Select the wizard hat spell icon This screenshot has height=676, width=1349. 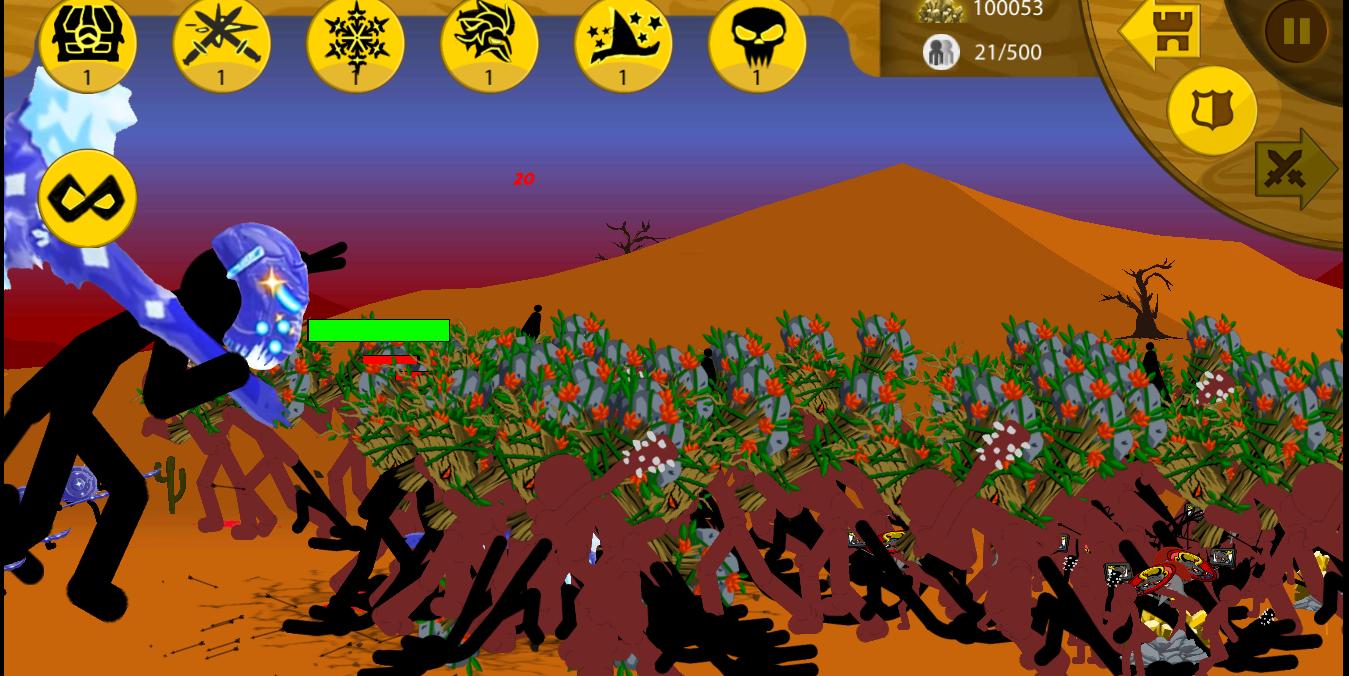coord(623,42)
